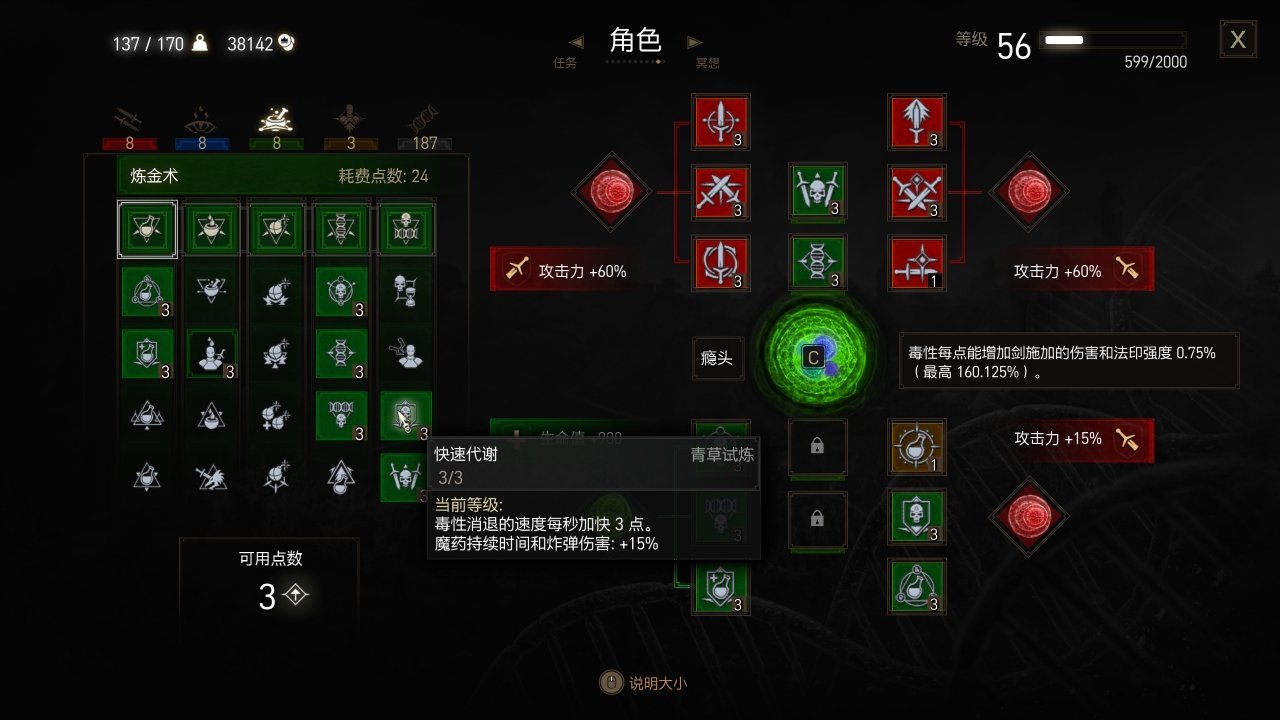Select the upper-left red mutagen diamond slot

coord(612,192)
